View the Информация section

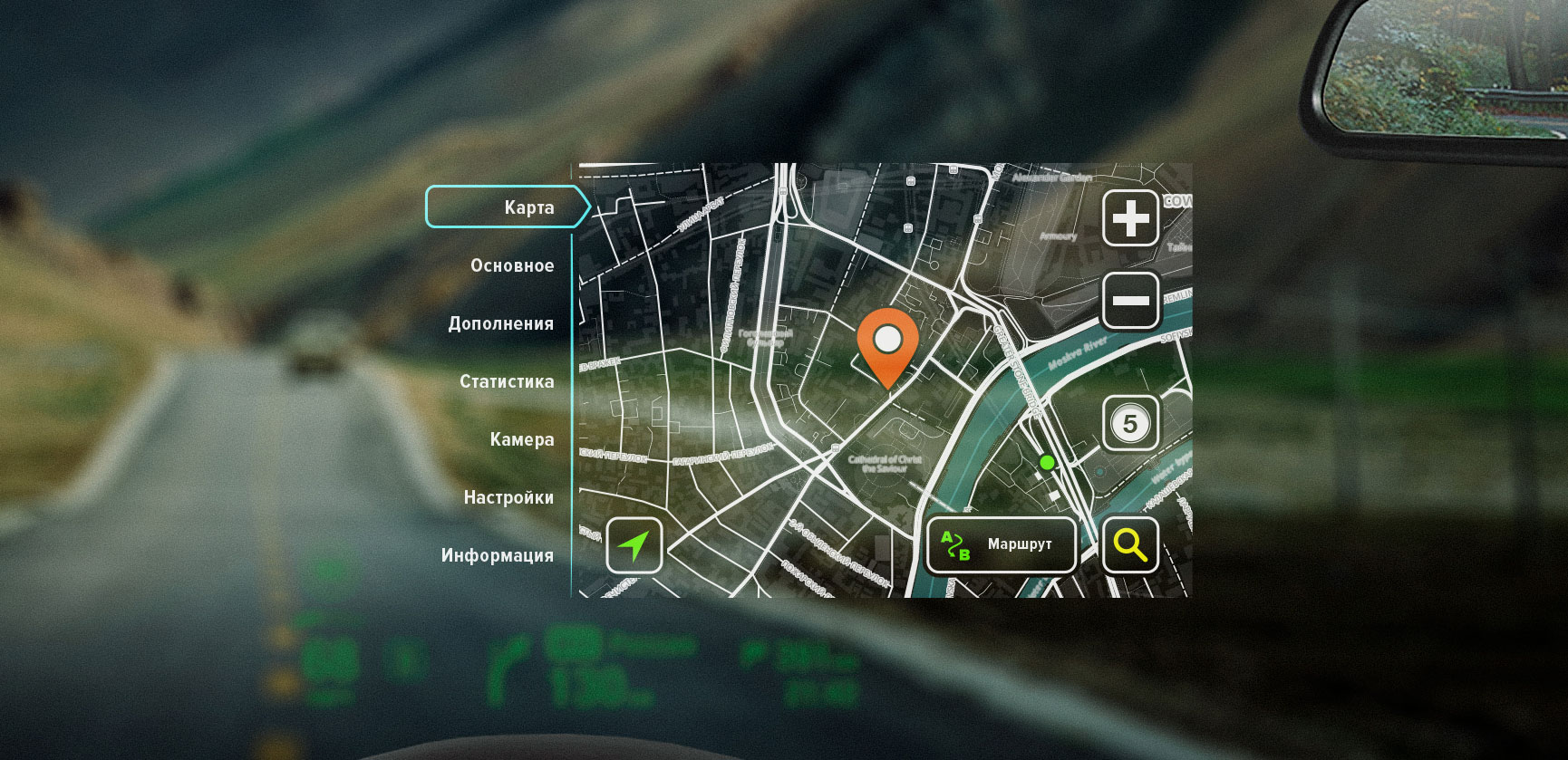[x=497, y=555]
